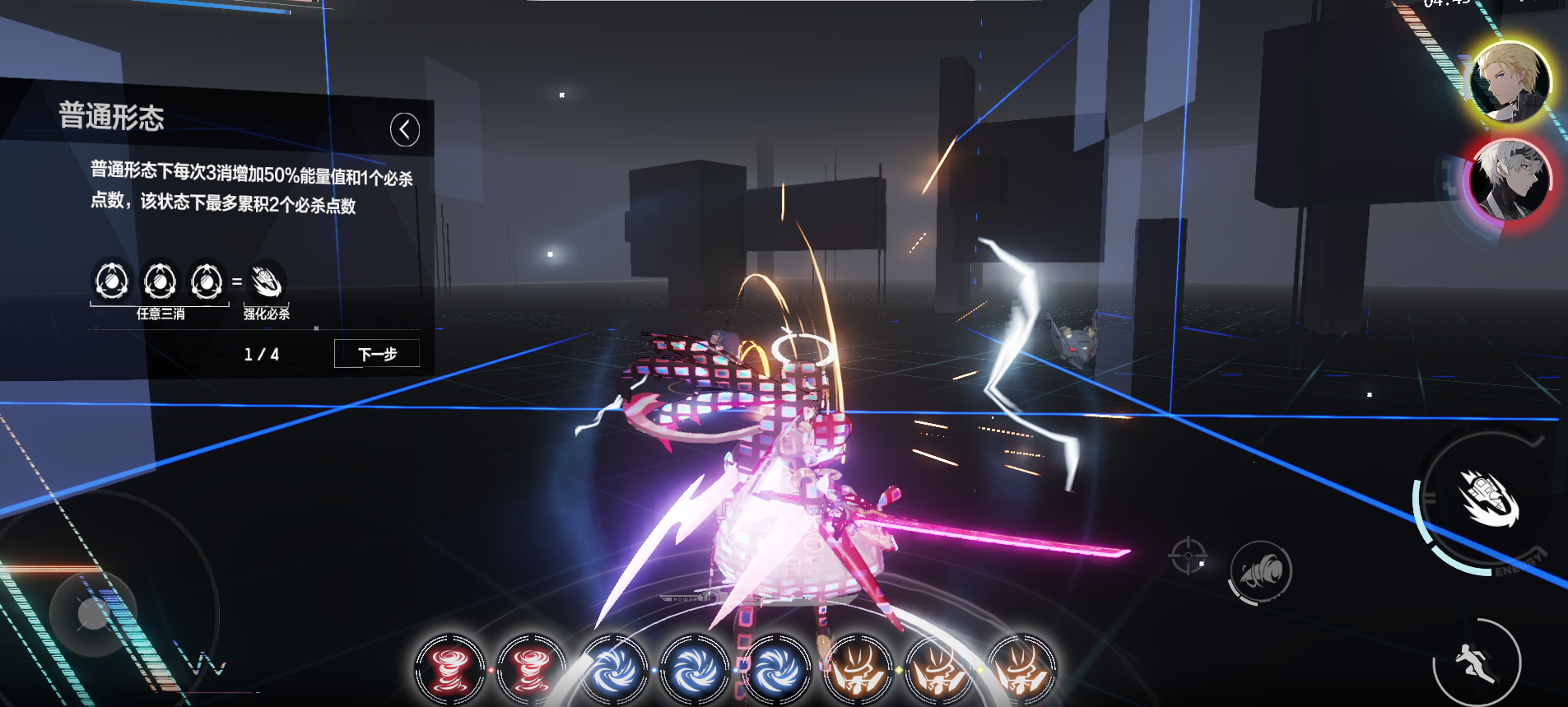Tap the large basic attack button
Image resolution: width=1568 pixels, height=707 pixels.
tap(1488, 500)
